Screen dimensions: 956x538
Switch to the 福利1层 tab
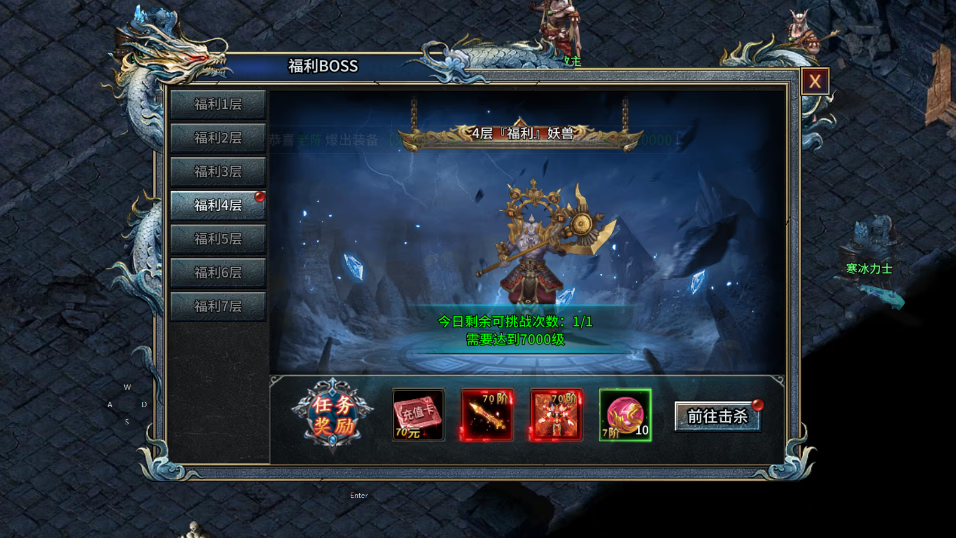218,104
